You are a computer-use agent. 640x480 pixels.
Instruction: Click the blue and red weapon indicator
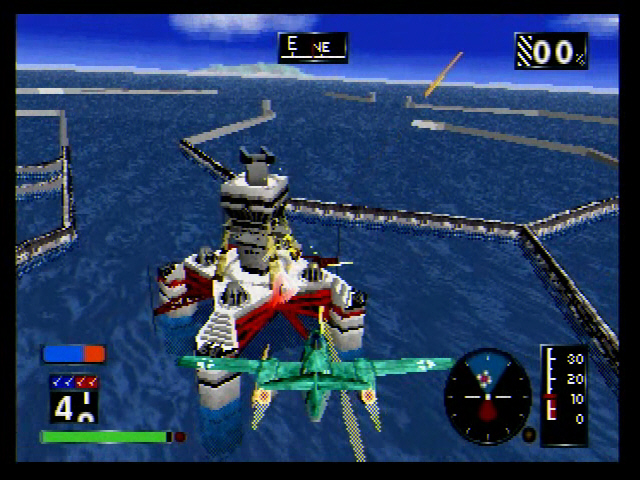coord(73,353)
